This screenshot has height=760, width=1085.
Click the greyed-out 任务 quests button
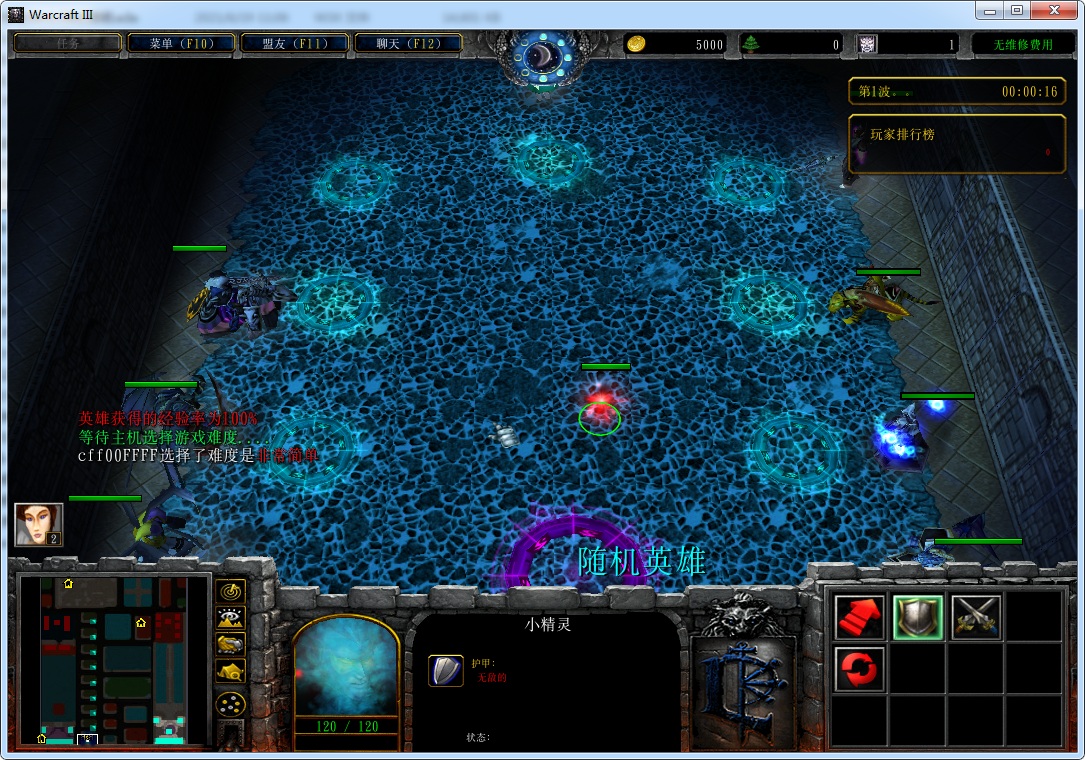67,44
